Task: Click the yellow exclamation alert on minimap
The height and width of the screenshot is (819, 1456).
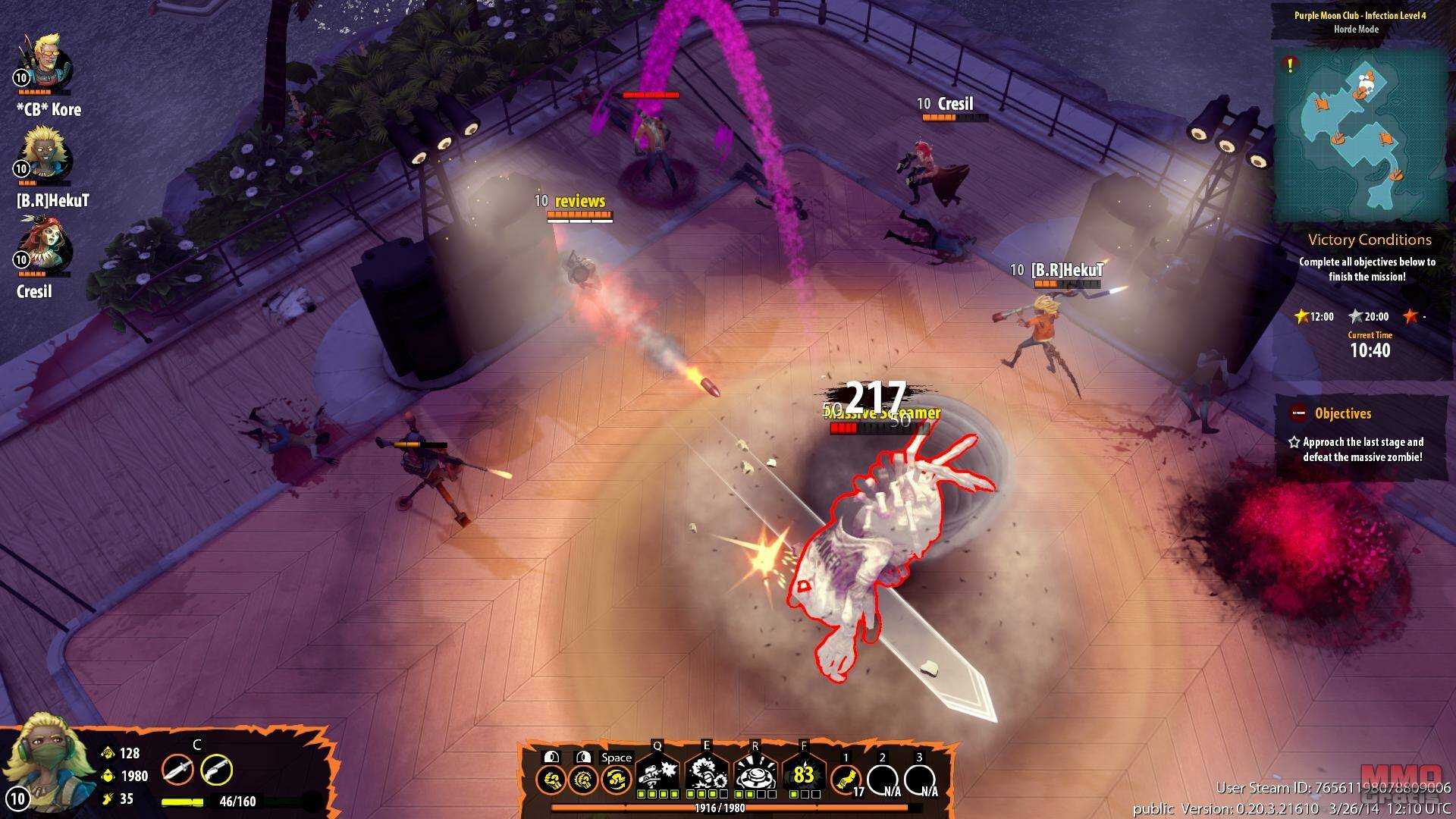Action: click(1289, 65)
